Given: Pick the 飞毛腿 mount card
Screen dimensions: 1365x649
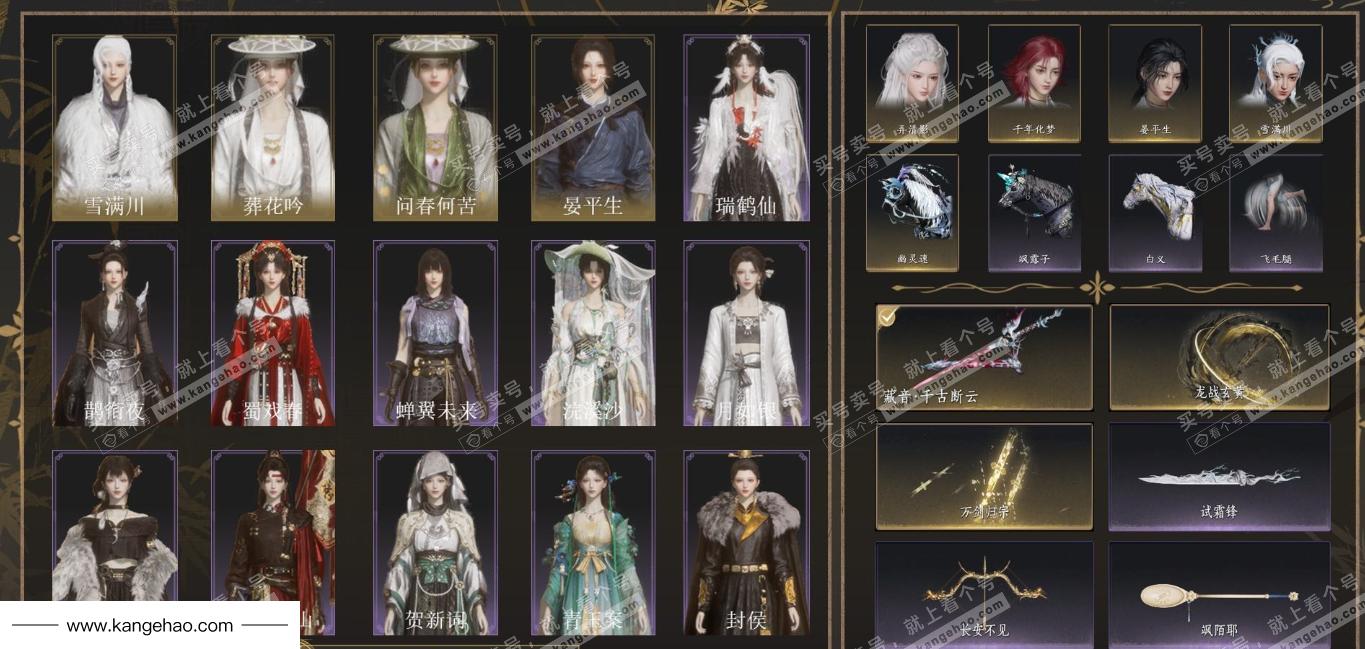Looking at the screenshot, I should [x=1275, y=212].
